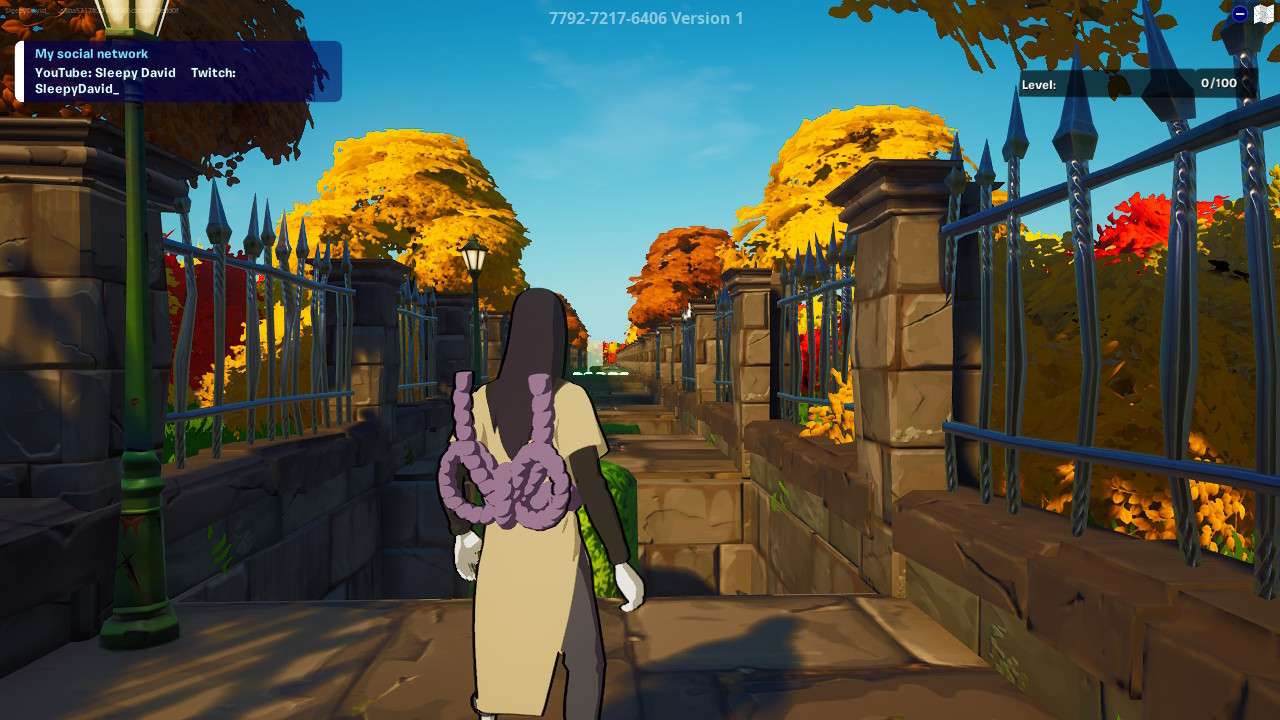1280x720 pixels.
Task: Click the map icon's folded corner
Action: [x=1272, y=7]
